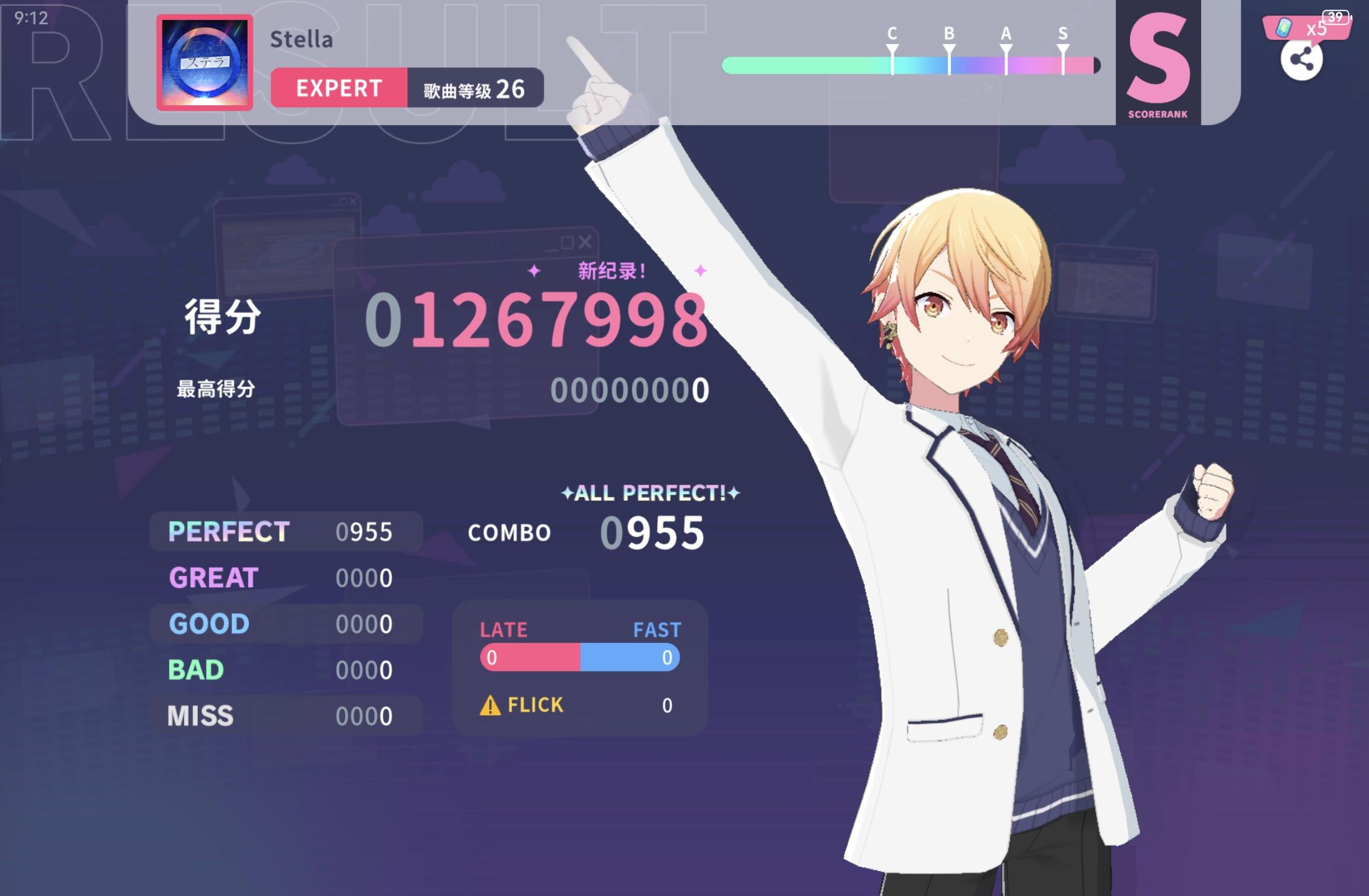Image resolution: width=1369 pixels, height=896 pixels.
Task: Click the S marker on the rank bar
Action: (1063, 45)
